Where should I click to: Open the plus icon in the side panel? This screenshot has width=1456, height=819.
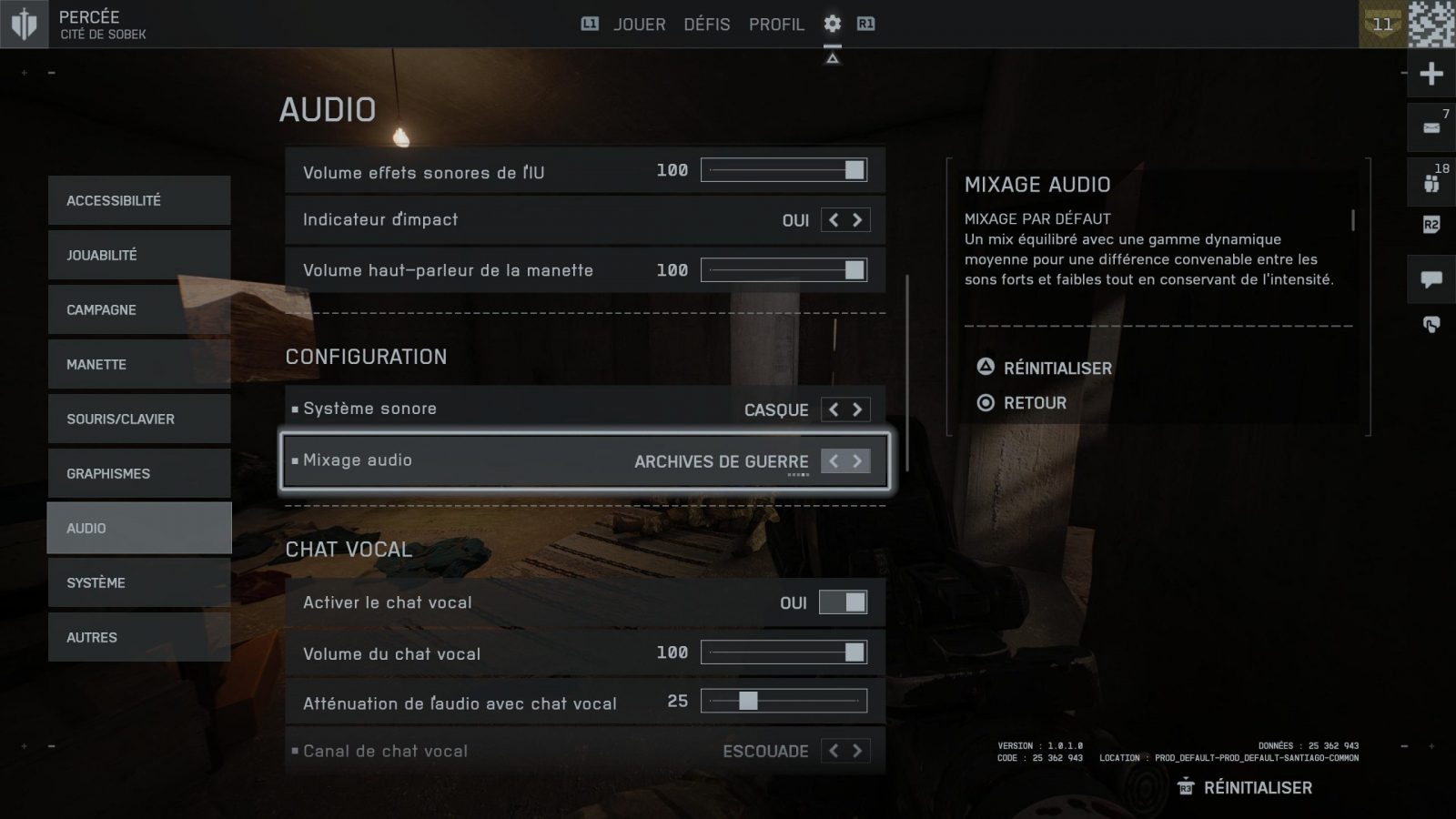(x=1431, y=74)
